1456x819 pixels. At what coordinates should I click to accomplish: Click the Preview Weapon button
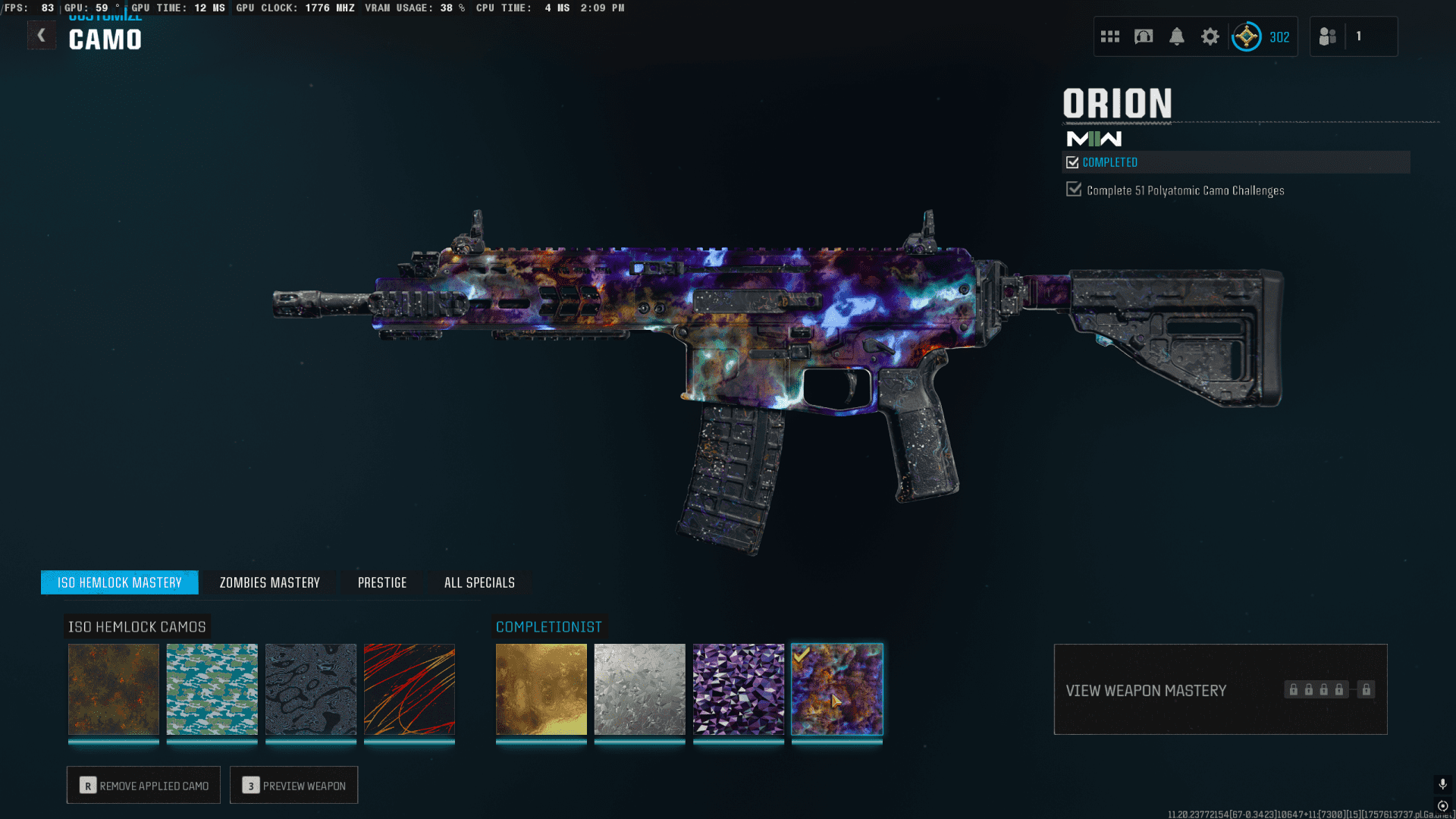(294, 786)
